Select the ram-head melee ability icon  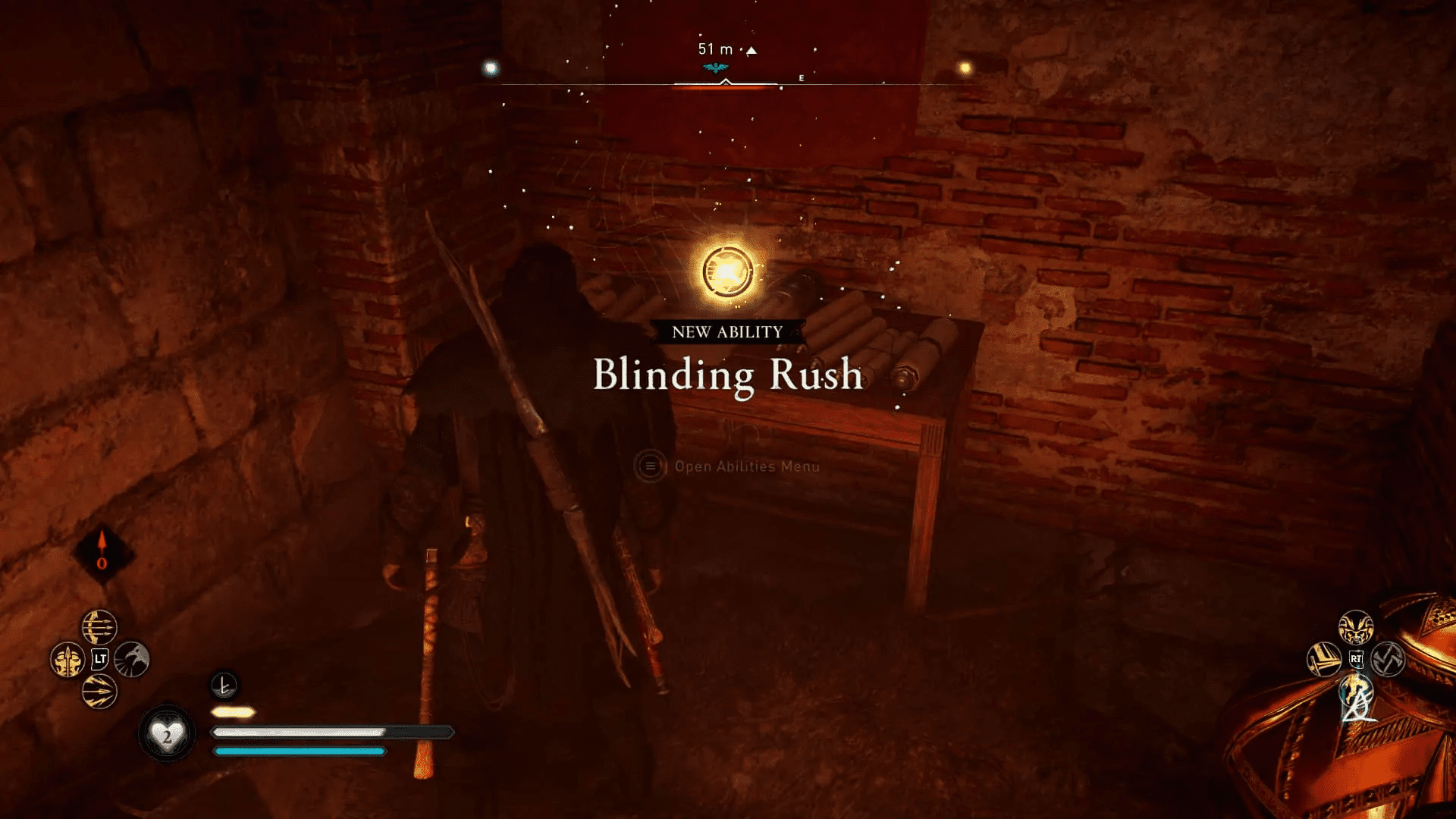tap(1355, 627)
